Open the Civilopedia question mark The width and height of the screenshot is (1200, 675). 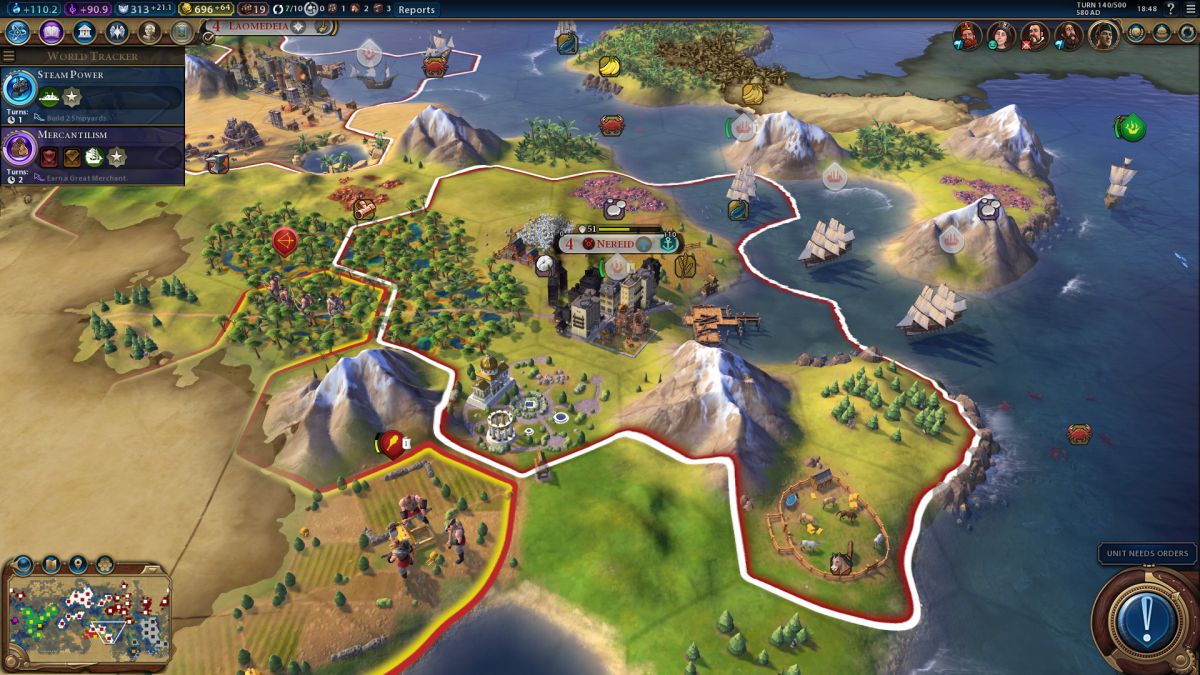pos(1170,9)
